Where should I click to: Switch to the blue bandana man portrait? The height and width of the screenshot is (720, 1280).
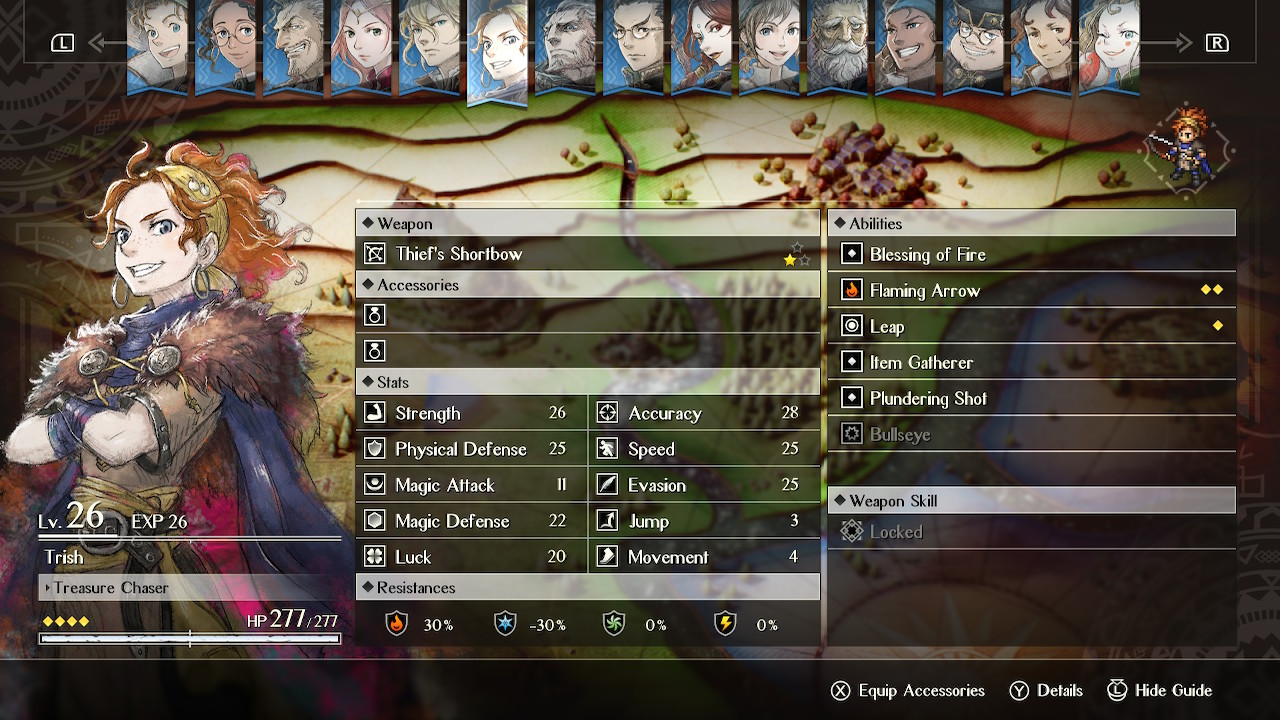point(905,46)
